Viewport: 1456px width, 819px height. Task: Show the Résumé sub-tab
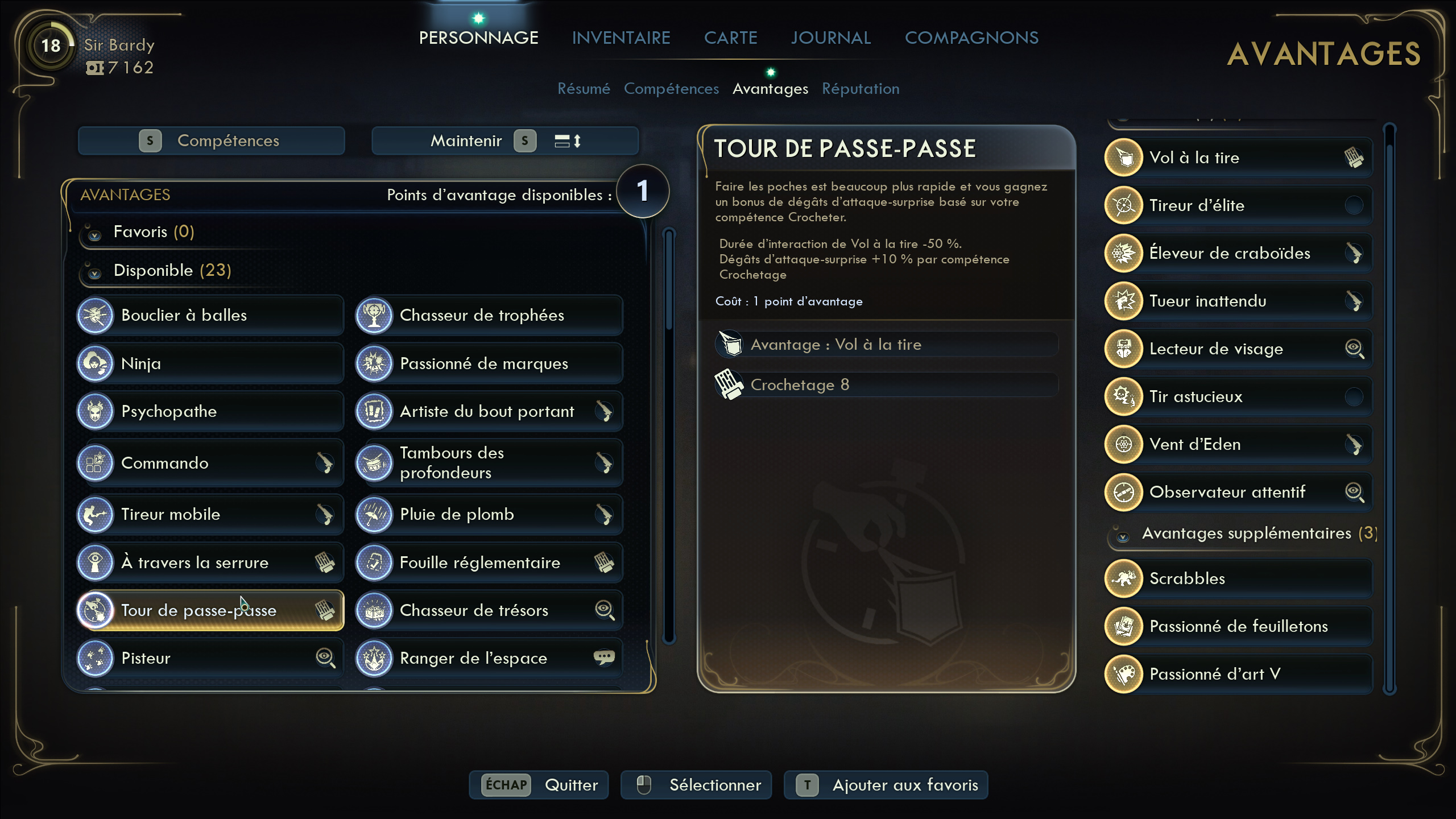coord(584,89)
